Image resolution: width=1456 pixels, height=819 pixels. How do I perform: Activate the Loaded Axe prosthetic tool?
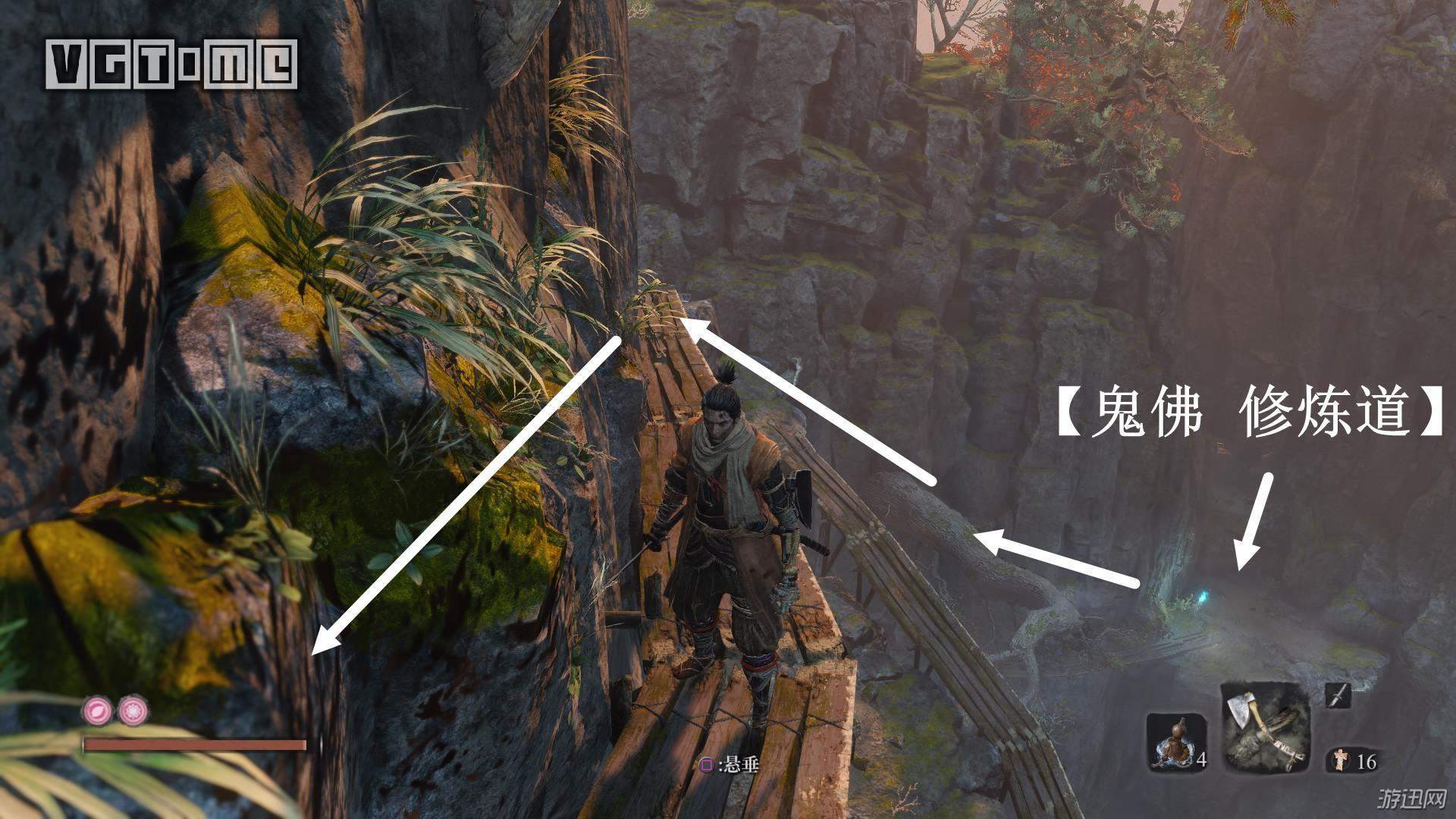point(1265,727)
